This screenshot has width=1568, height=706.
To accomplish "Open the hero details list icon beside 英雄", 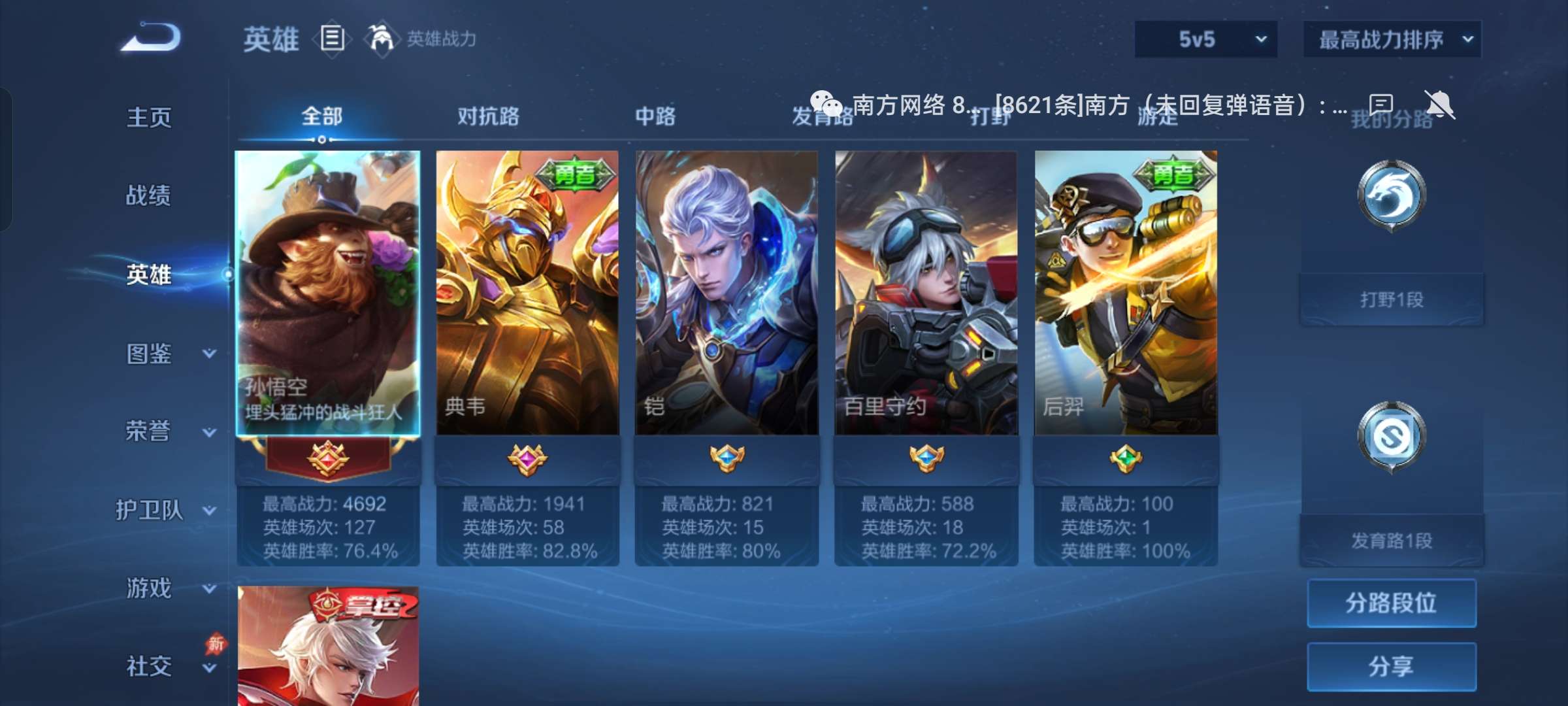I will tap(333, 39).
